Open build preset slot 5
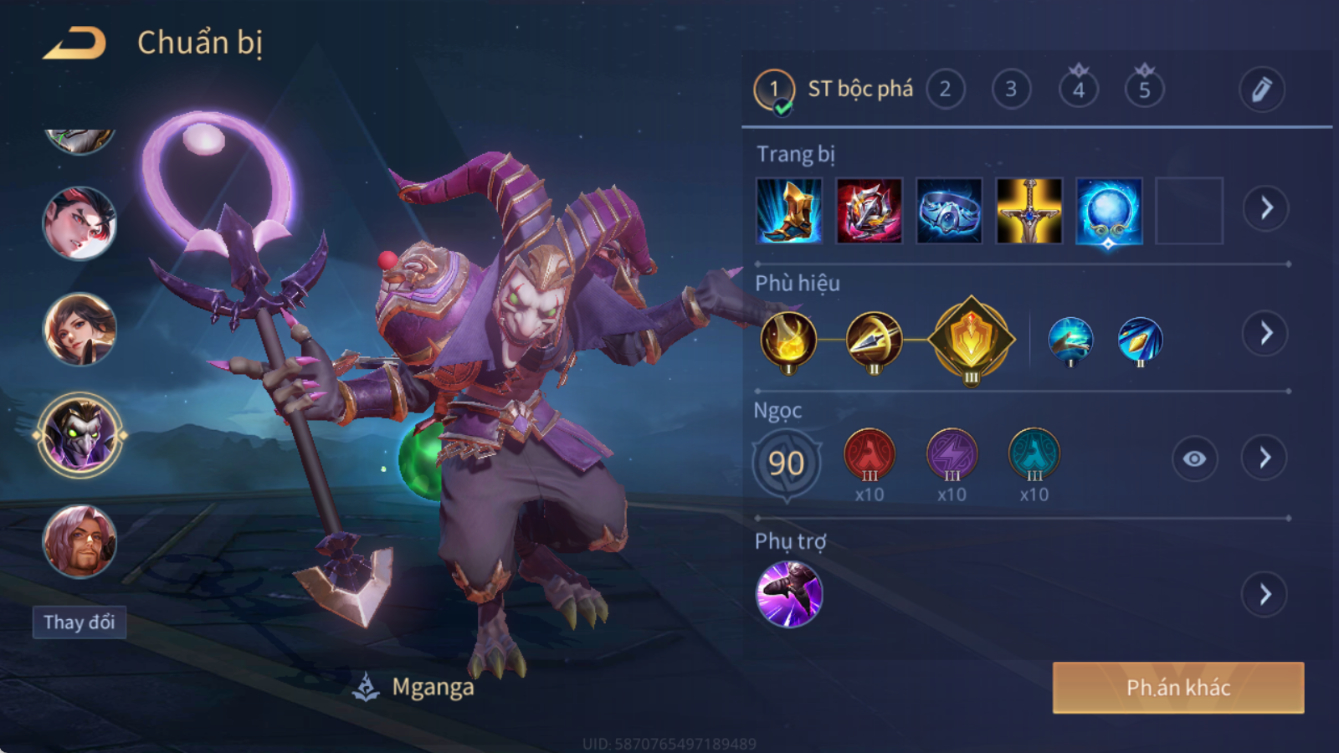The image size is (1339, 753). [1144, 90]
